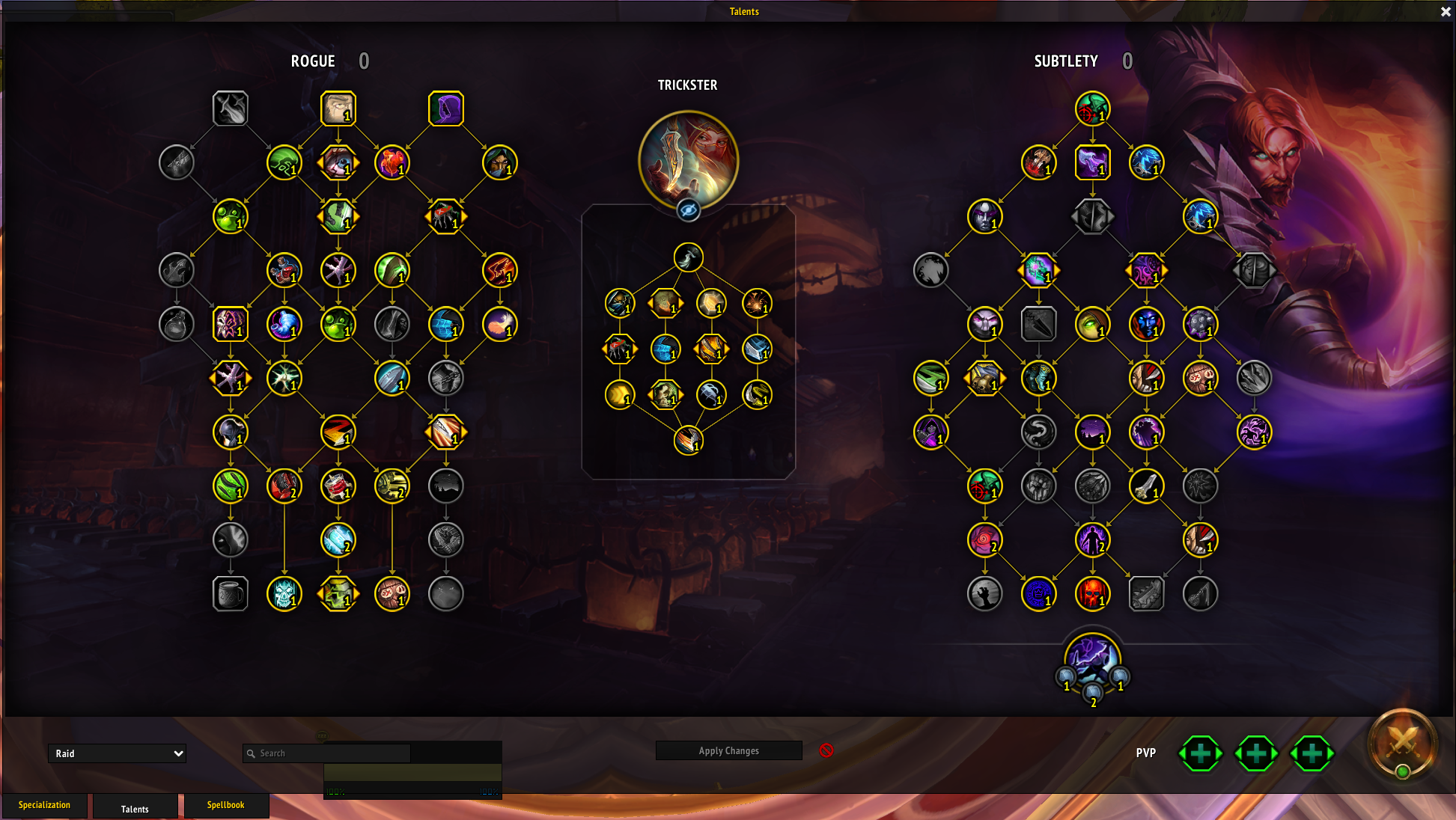The width and height of the screenshot is (1456, 820).
Task: Select the stone mug talent node
Action: coord(231,594)
